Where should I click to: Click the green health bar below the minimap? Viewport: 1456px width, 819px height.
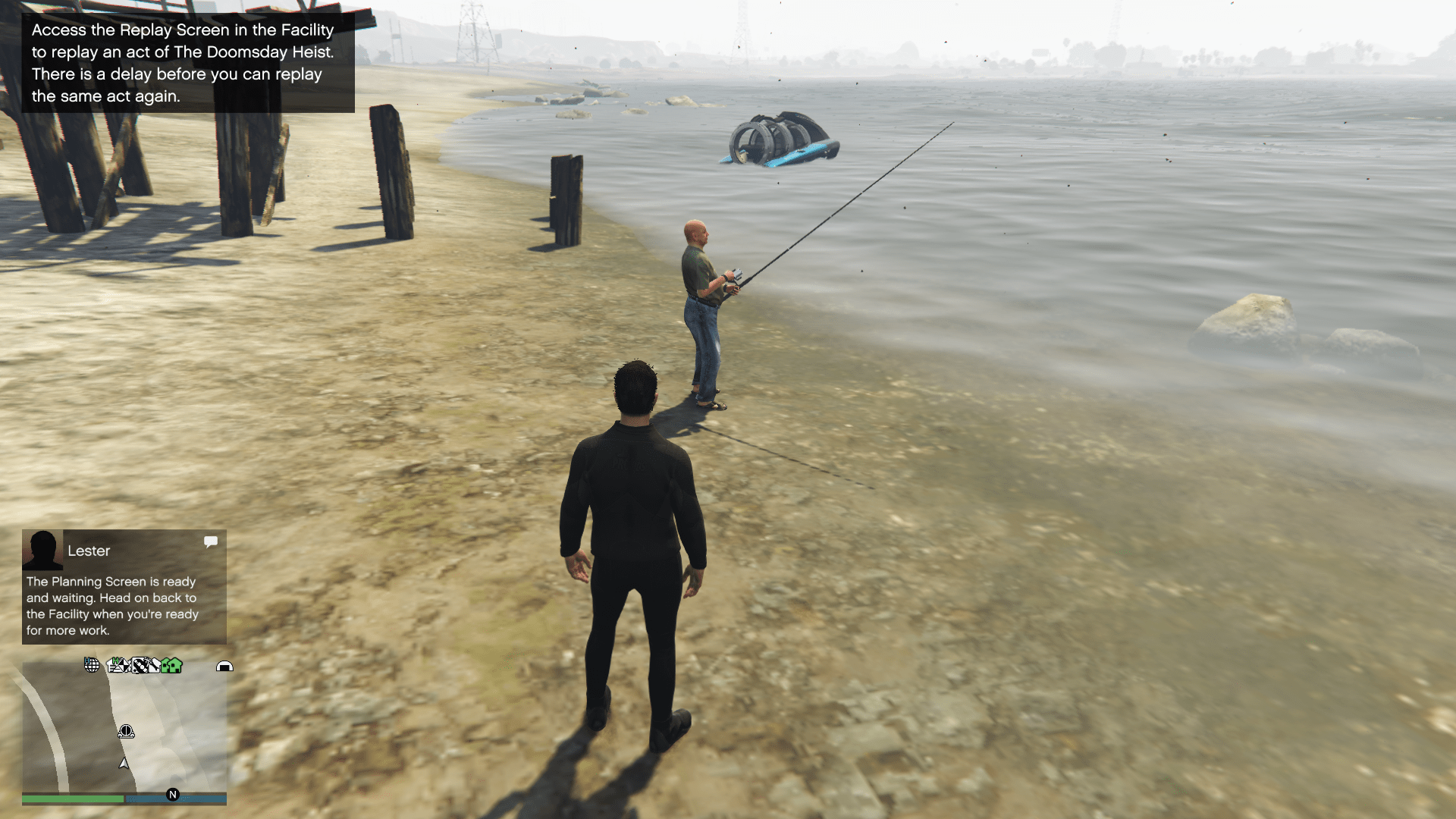click(x=72, y=799)
